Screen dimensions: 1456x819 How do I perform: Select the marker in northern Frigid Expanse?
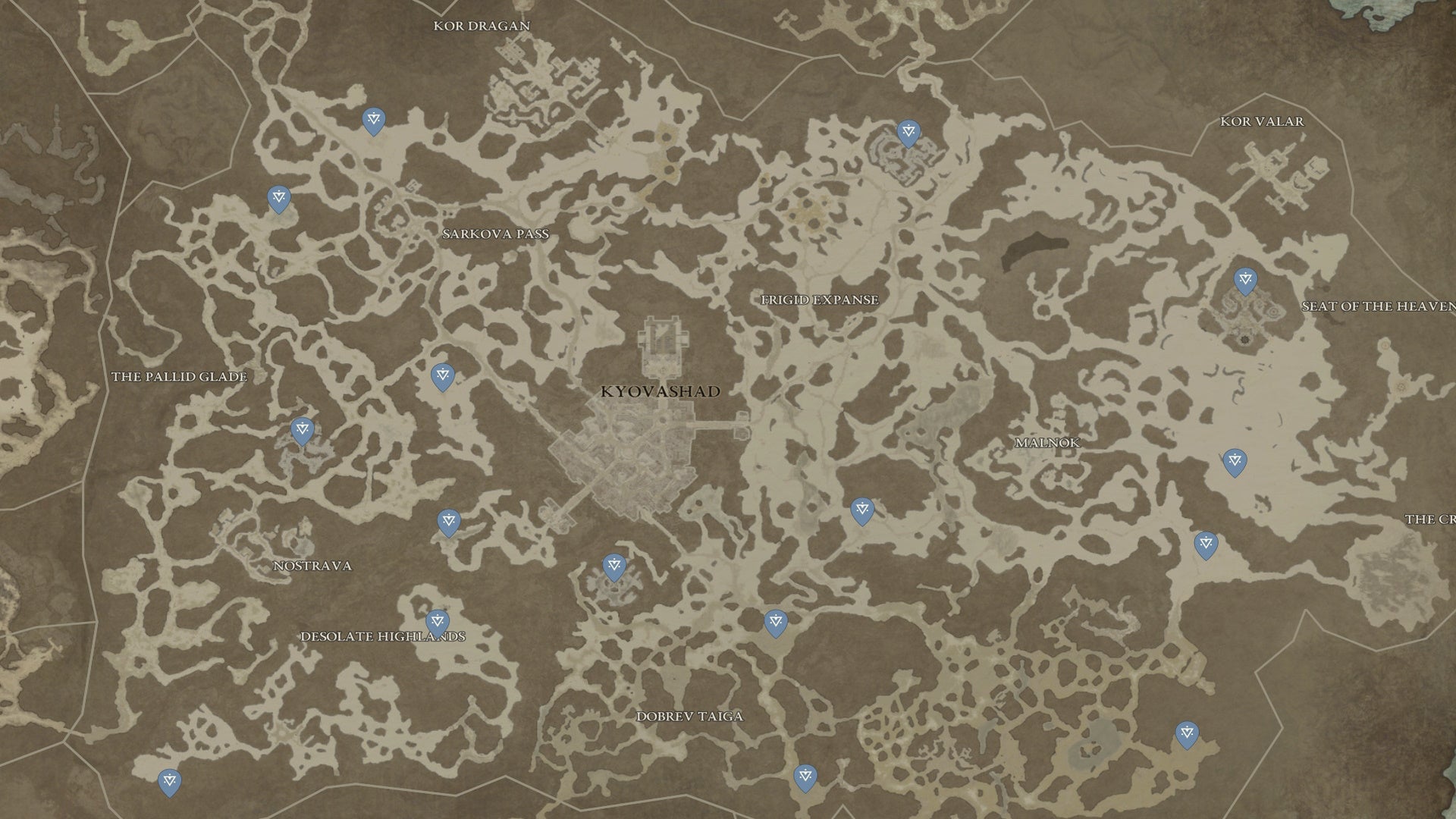[907, 132]
